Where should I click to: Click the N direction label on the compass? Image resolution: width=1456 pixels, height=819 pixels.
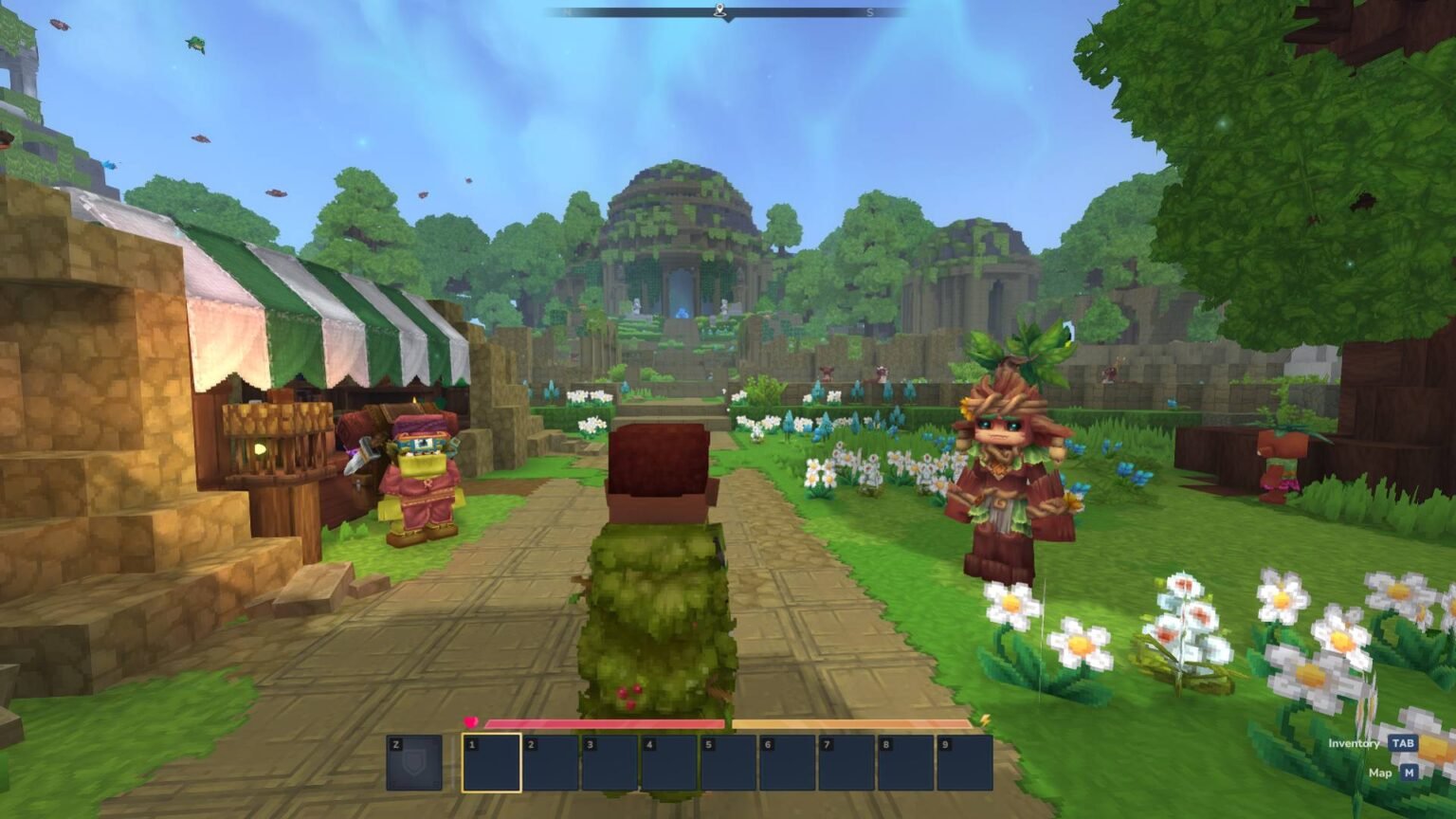[567, 11]
